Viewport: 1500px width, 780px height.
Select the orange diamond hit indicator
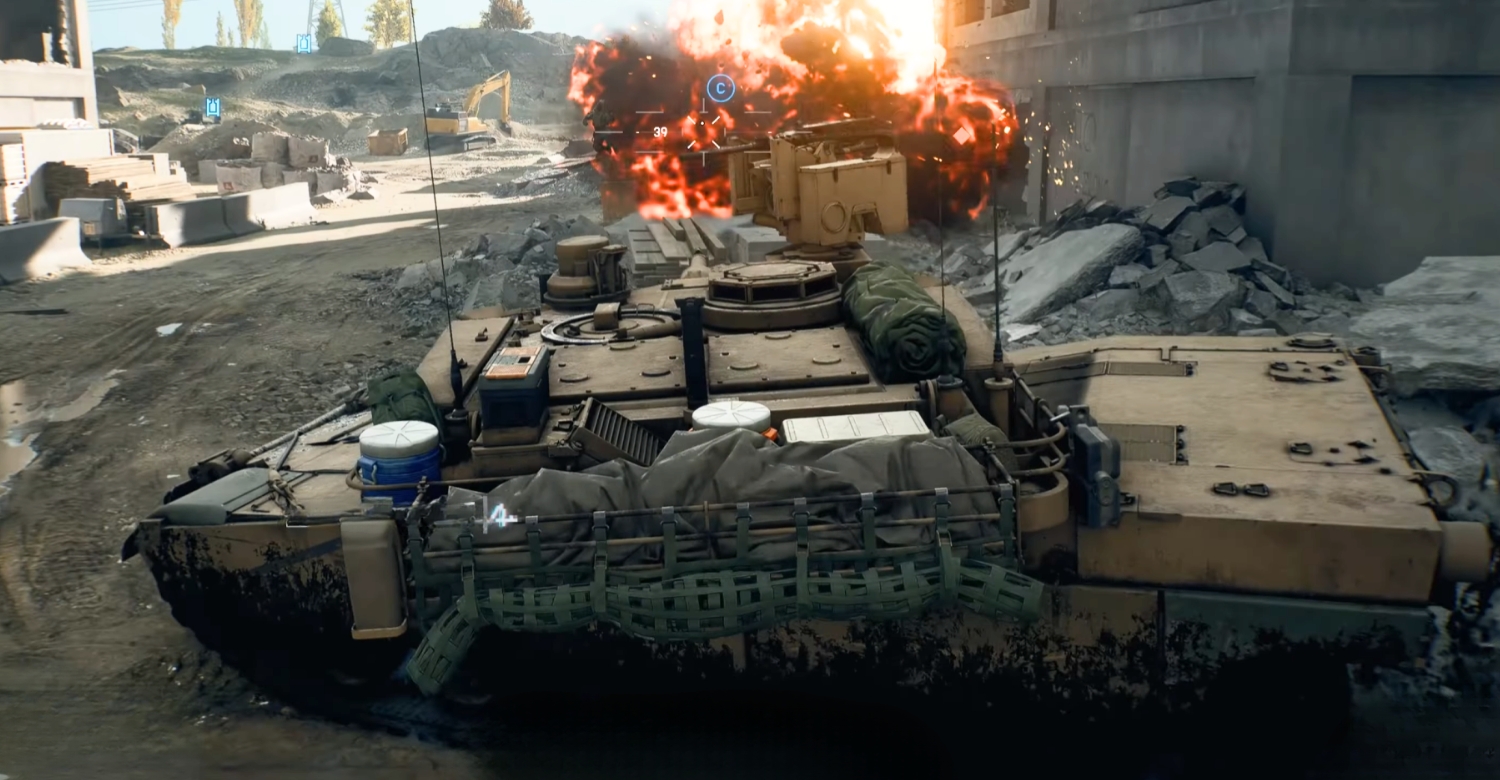pos(961,135)
